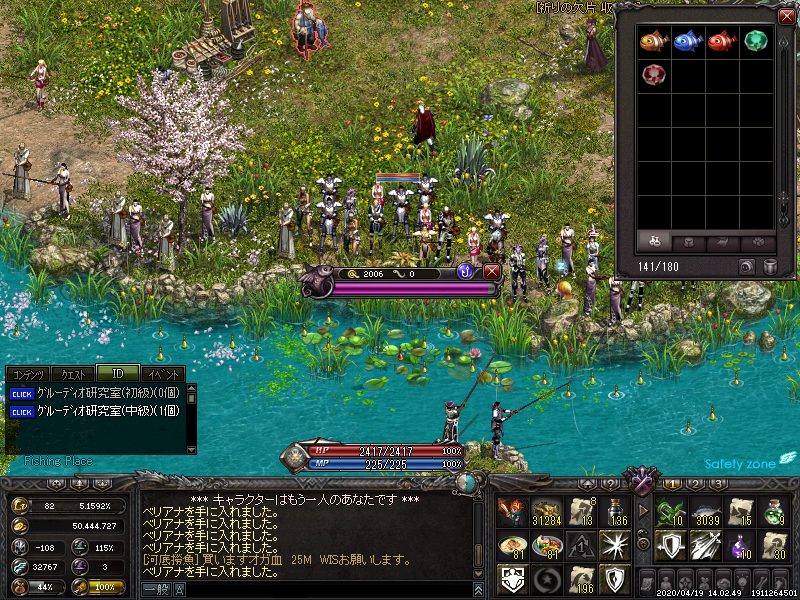This screenshot has width=800, height=600.
Task: Pick the red gem inventory item
Action: (653, 75)
